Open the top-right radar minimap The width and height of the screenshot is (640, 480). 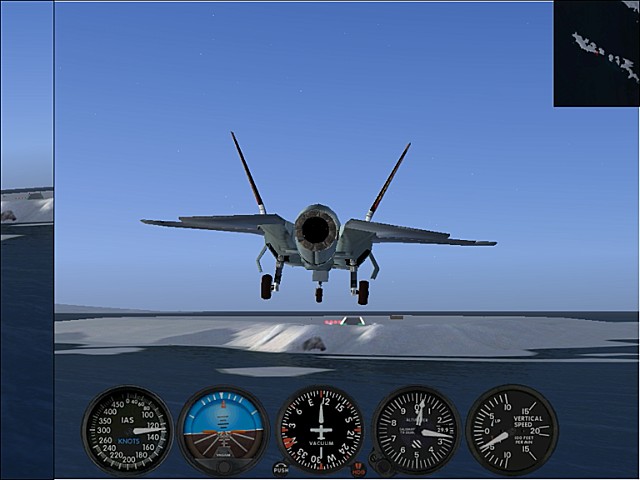(x=596, y=53)
